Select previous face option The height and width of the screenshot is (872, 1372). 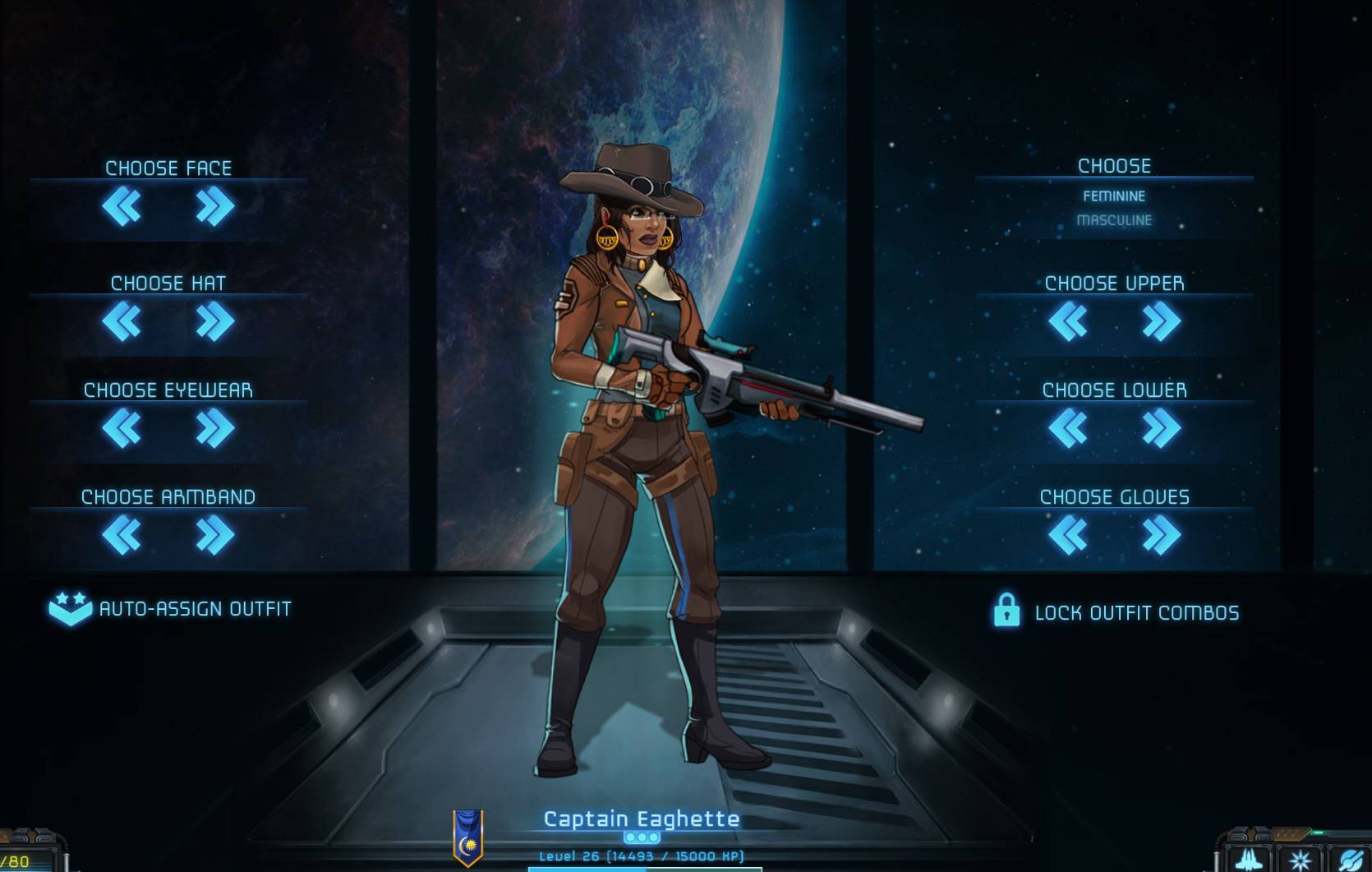click(122, 206)
